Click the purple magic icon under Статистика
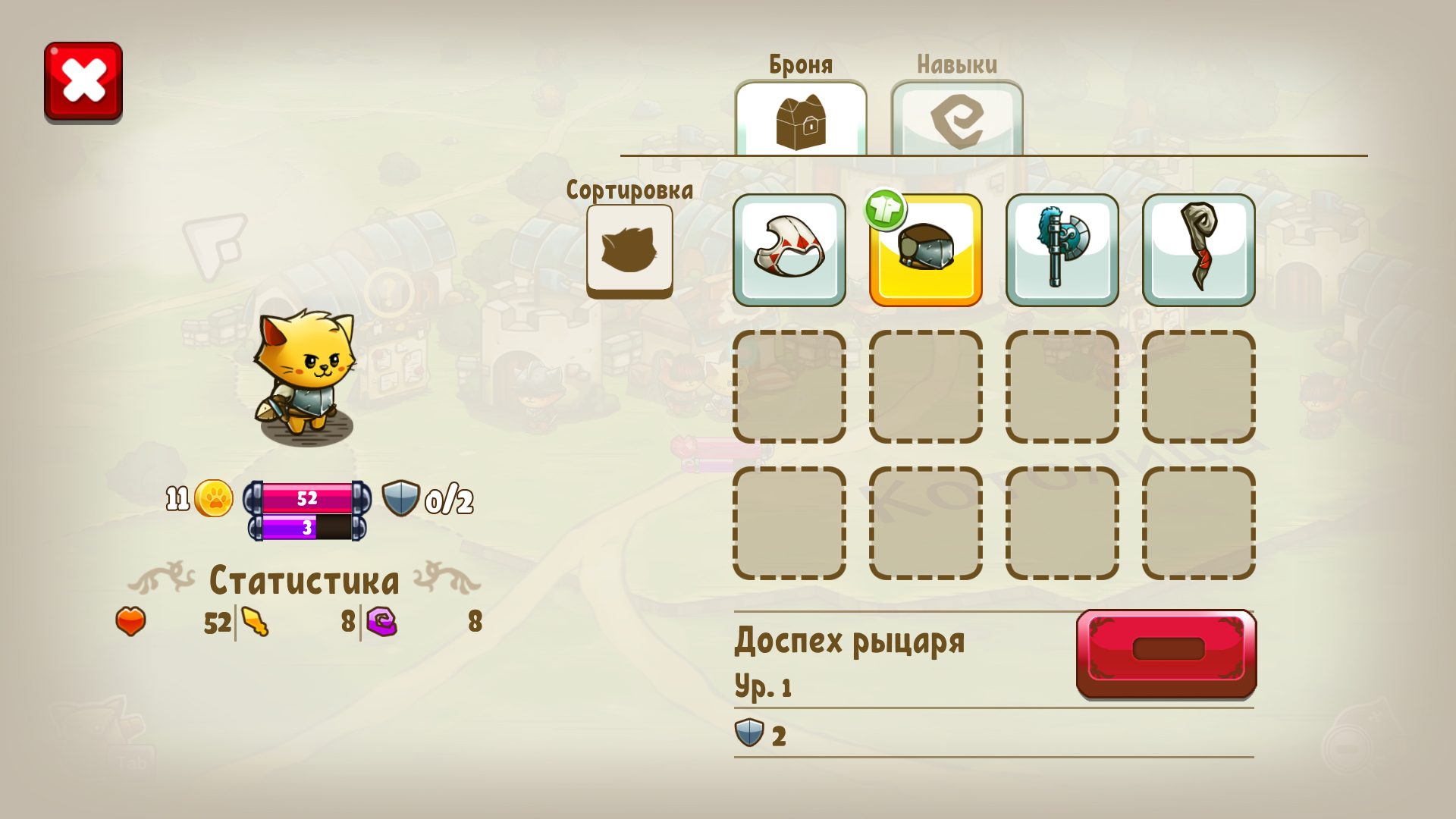Screen dimensions: 1456x819 coord(381,620)
